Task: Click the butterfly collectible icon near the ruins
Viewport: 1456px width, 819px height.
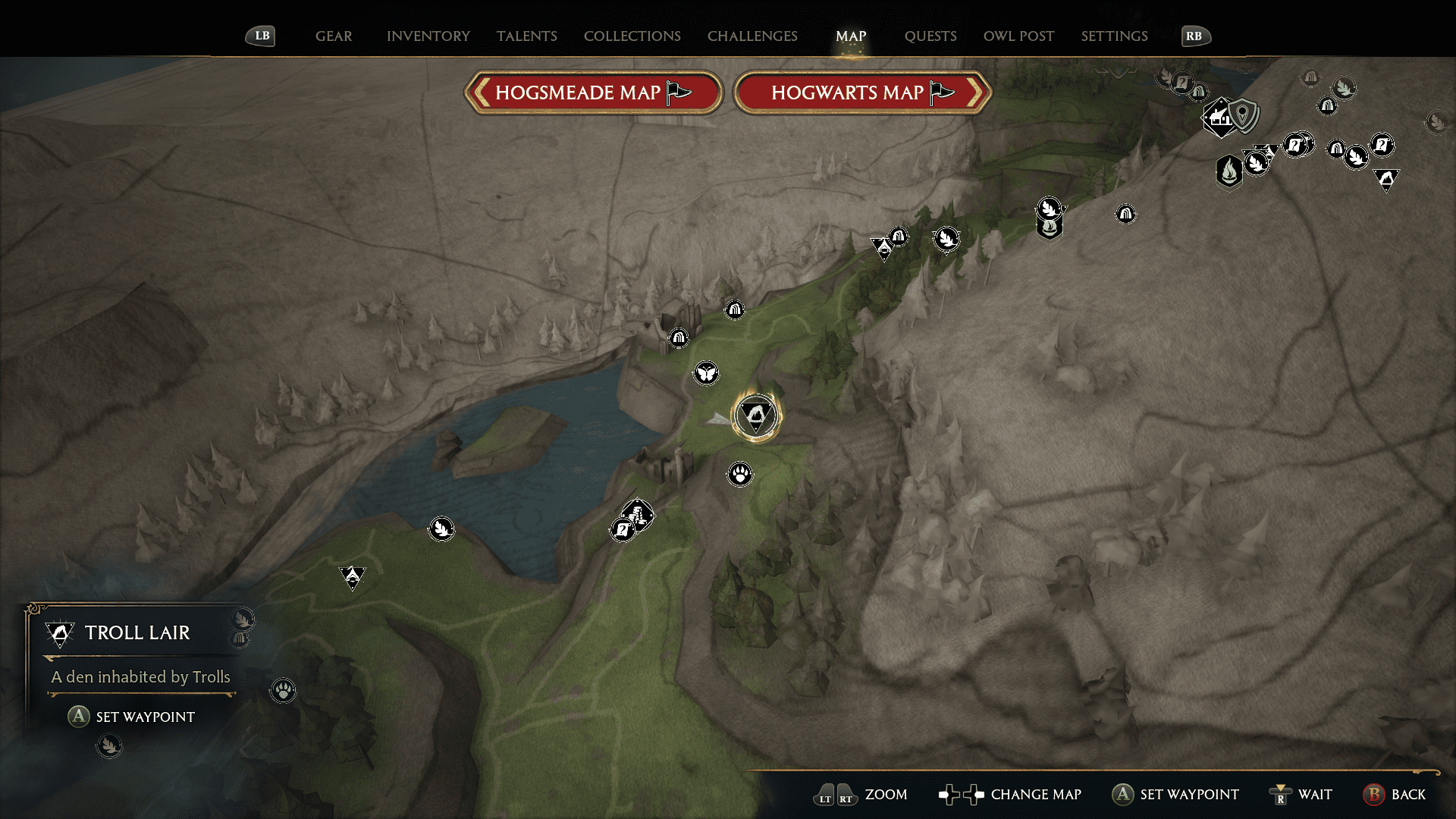Action: pos(706,373)
